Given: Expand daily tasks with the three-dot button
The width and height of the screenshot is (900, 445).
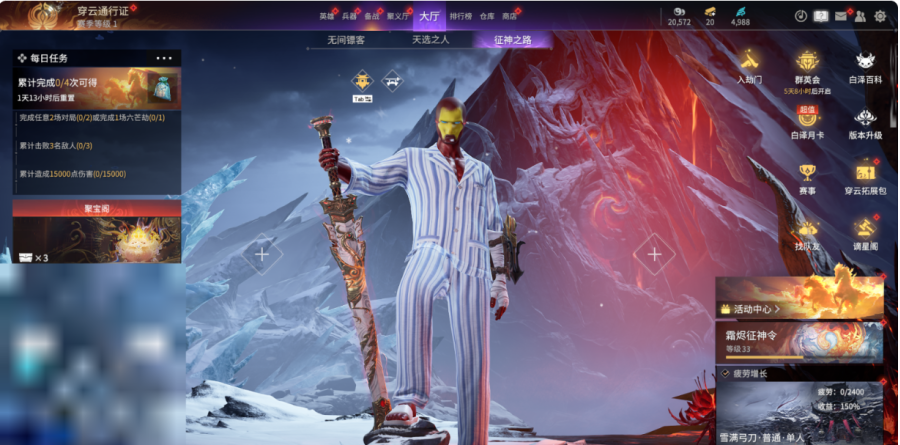Looking at the screenshot, I should point(164,58).
